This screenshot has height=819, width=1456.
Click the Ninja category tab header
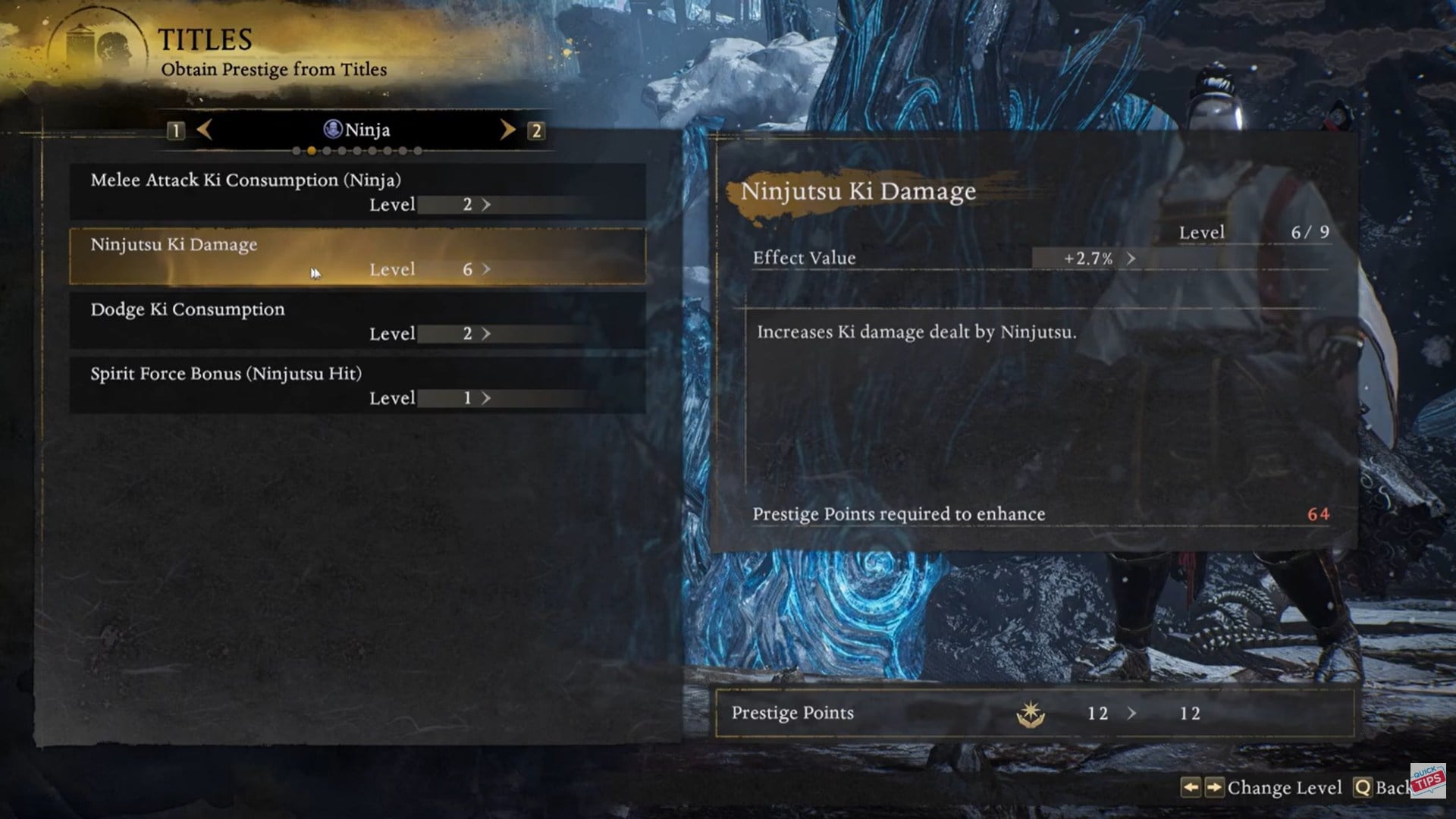click(356, 130)
